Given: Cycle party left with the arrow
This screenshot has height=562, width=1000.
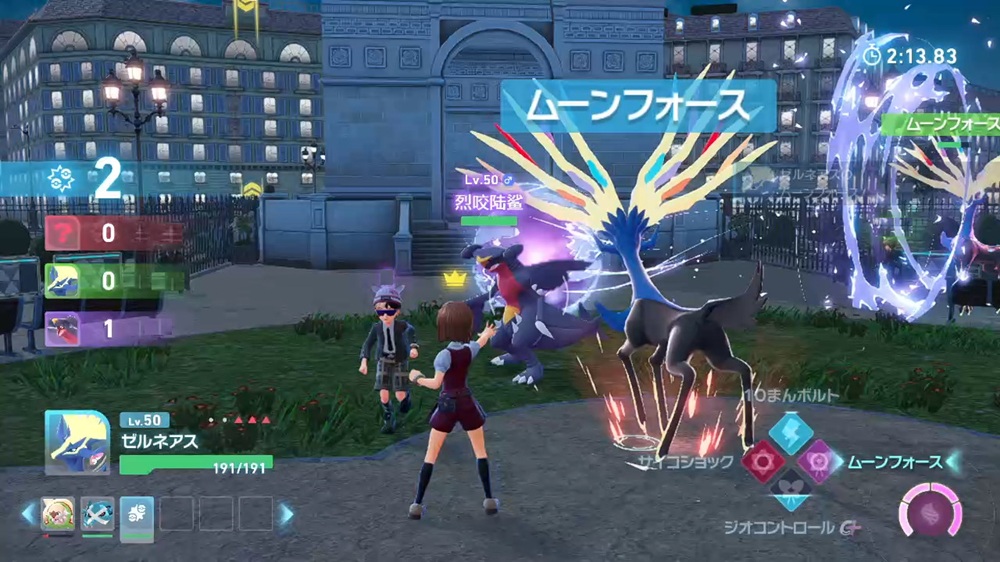Looking at the screenshot, I should click(28, 514).
